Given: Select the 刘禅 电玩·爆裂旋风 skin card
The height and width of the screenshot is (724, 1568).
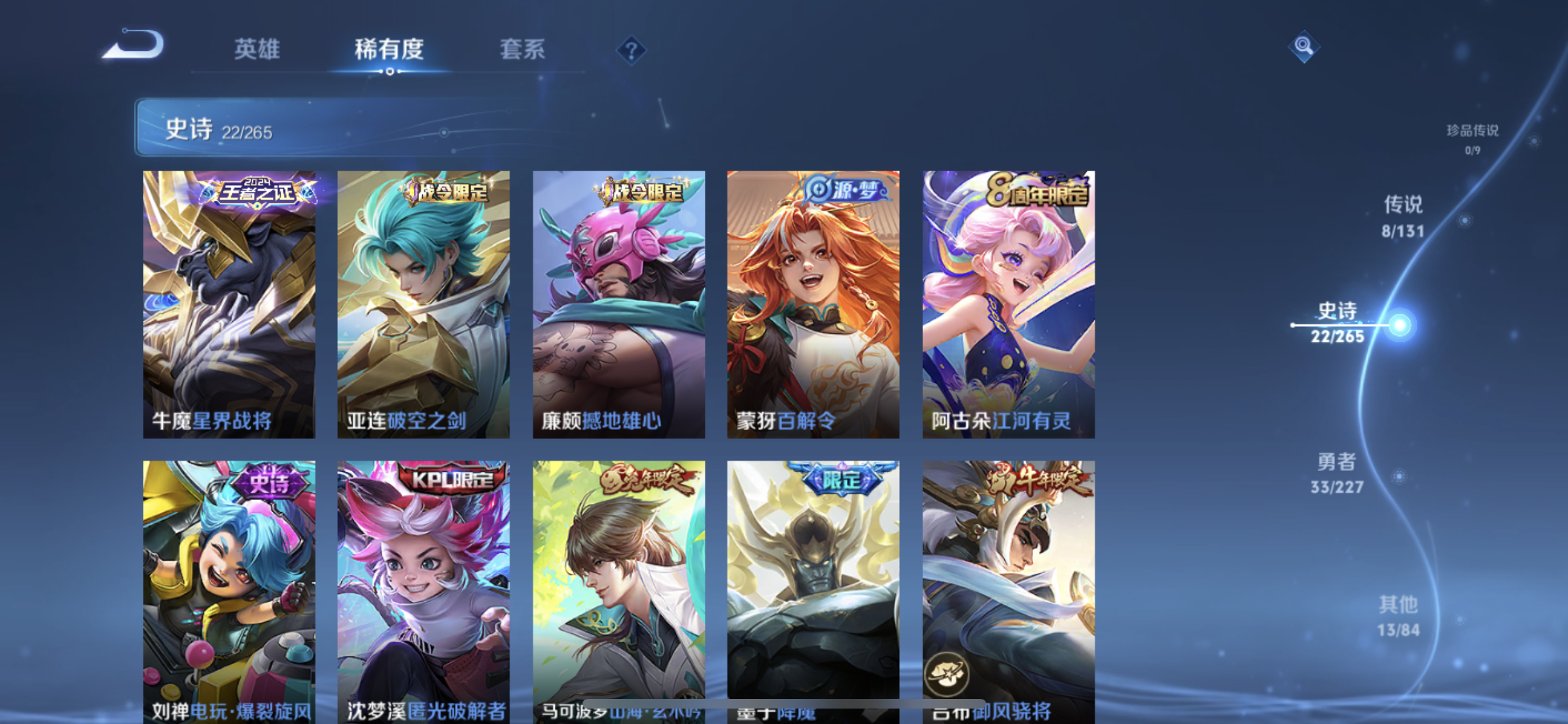Looking at the screenshot, I should (229, 589).
